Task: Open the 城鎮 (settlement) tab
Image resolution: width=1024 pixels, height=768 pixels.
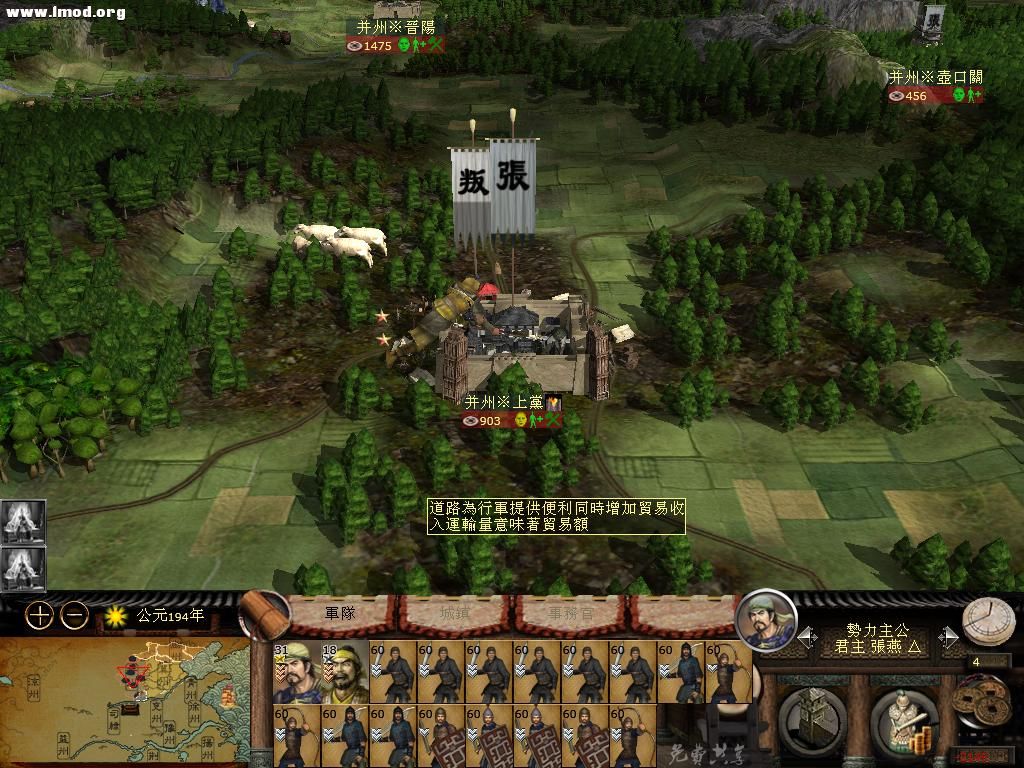Action: (456, 612)
